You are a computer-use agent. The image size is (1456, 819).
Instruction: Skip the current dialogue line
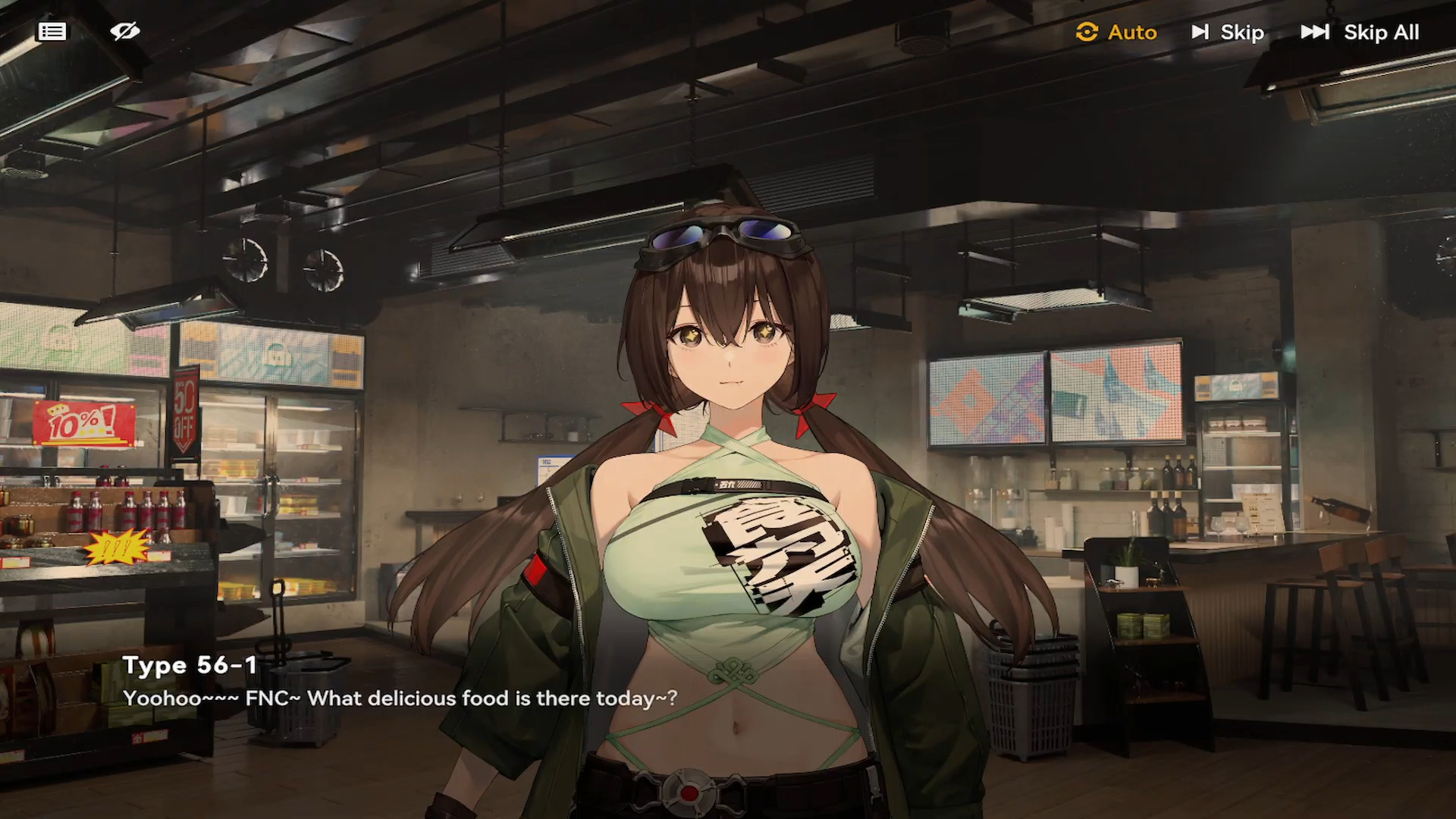(x=1228, y=33)
